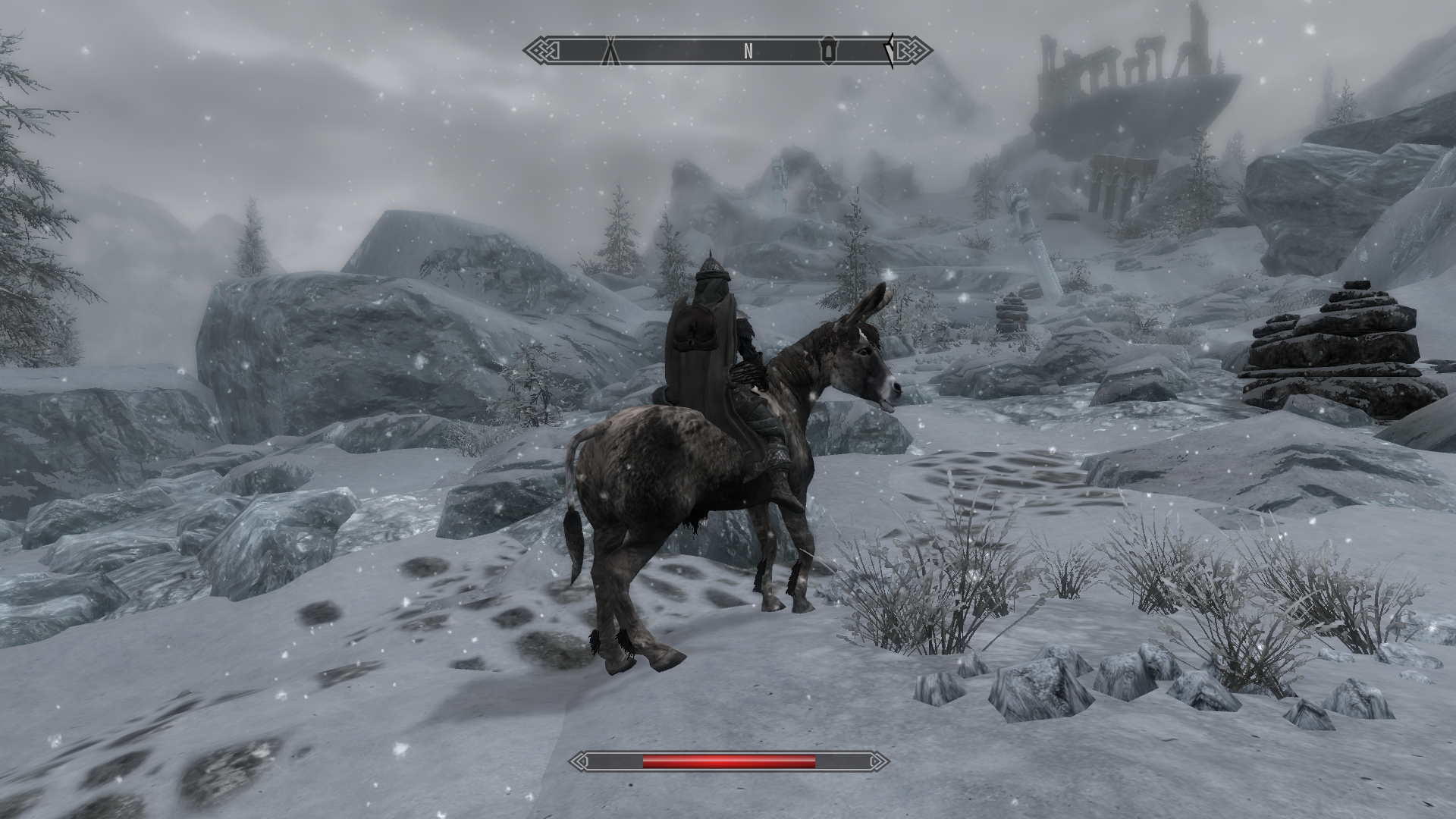
Task: Click the N heading on the compass bar
Action: (748, 51)
